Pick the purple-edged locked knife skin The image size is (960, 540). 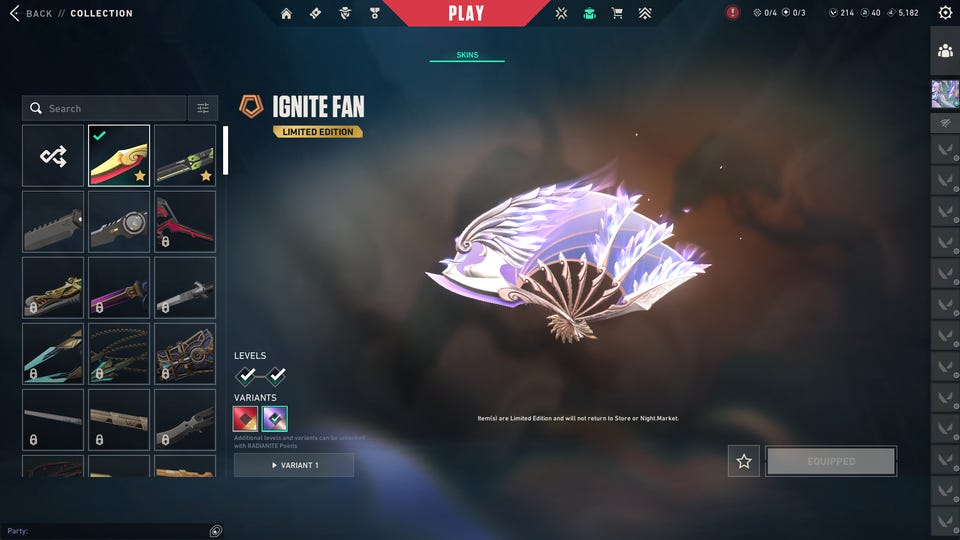pyautogui.click(x=119, y=287)
